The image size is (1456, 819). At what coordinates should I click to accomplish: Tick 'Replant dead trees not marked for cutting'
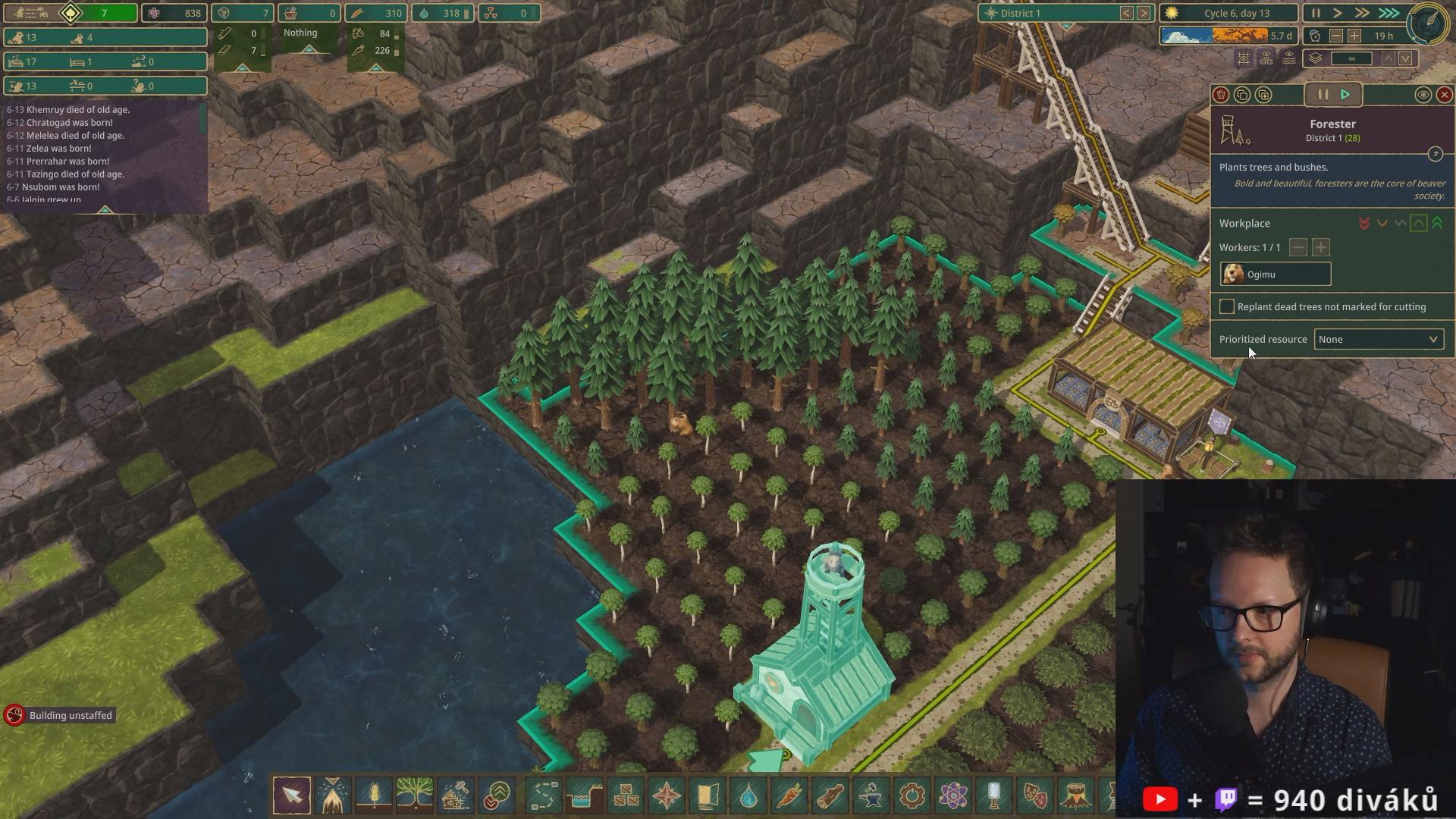point(1226,307)
